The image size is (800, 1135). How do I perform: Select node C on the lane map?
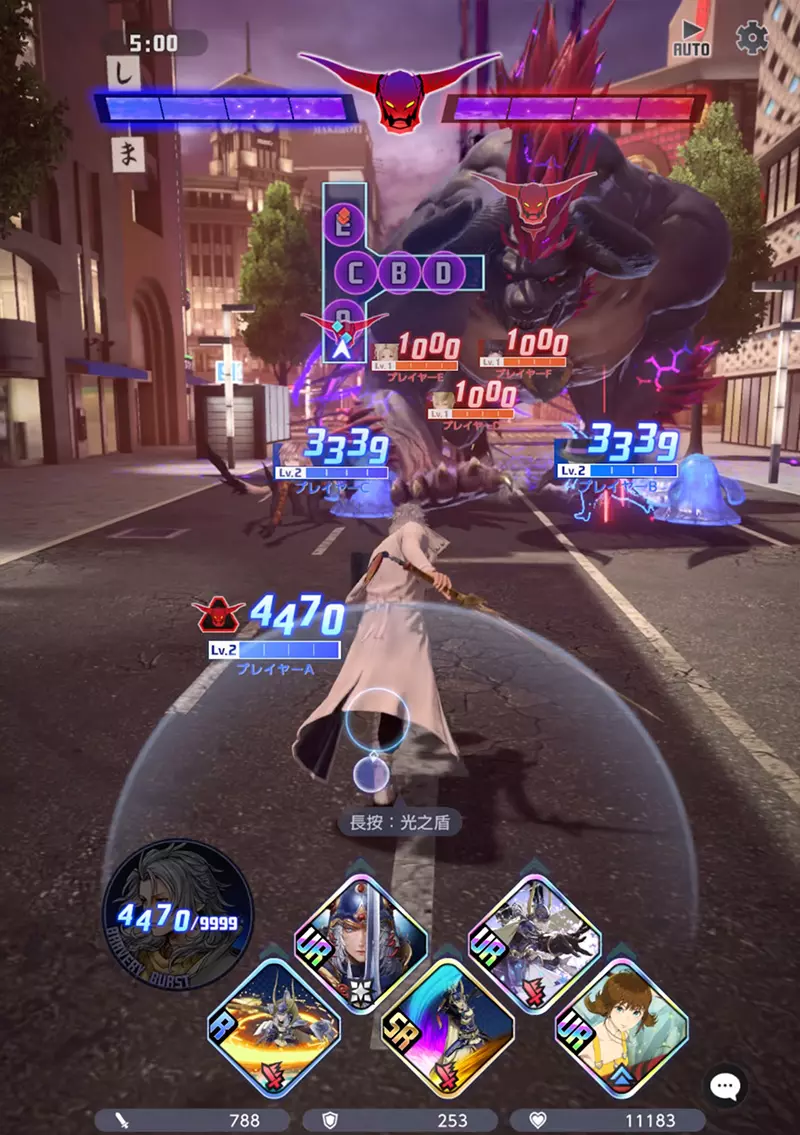point(359,272)
